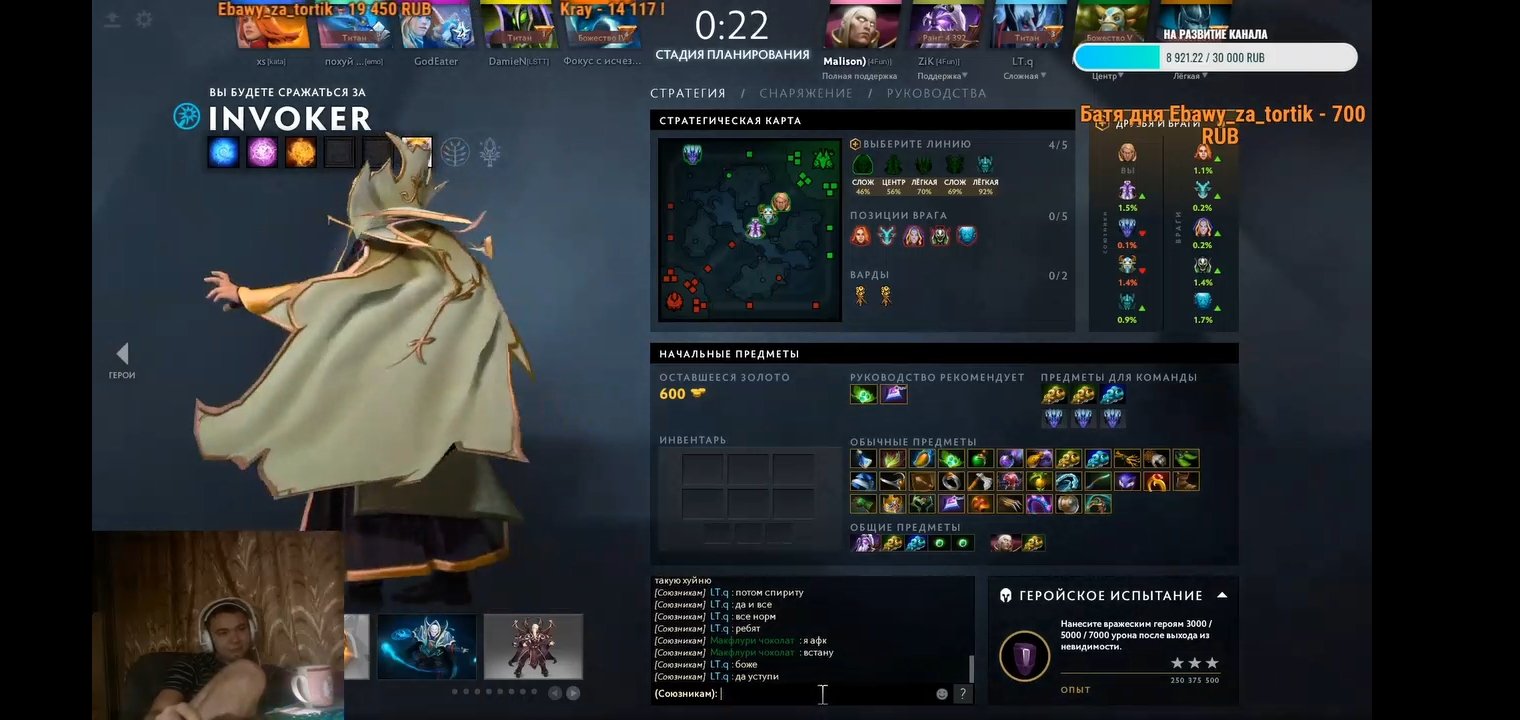Viewport: 1520px width, 720px height.
Task: Select Invoker's Wex ability icon
Action: pyautogui.click(x=262, y=153)
